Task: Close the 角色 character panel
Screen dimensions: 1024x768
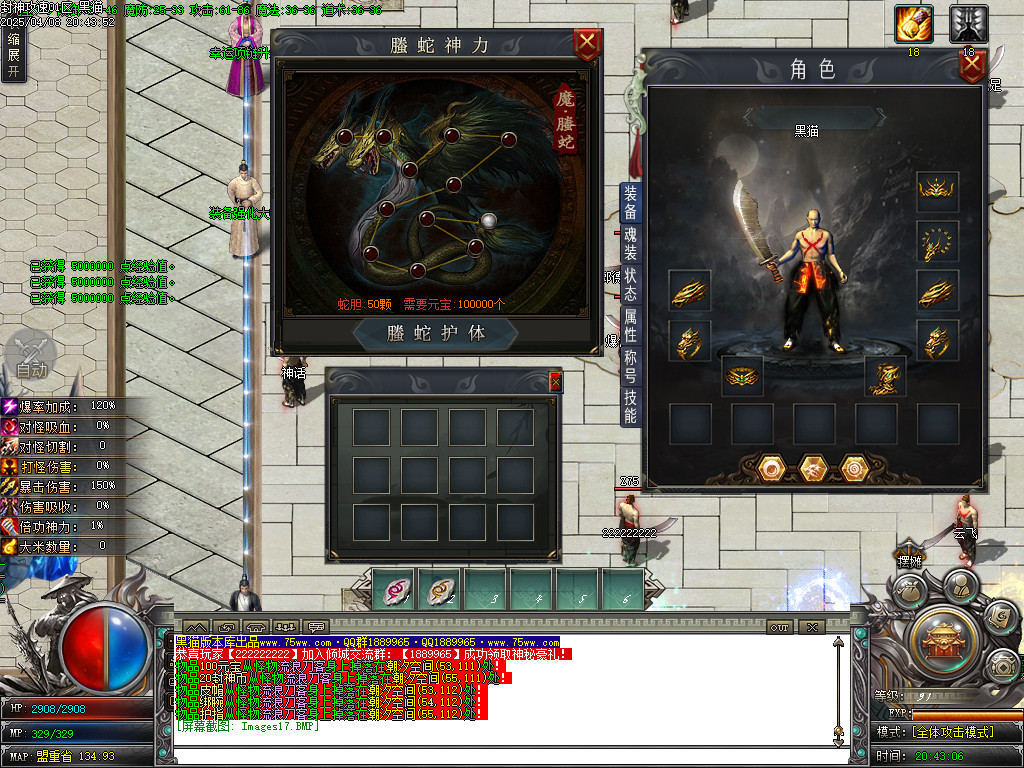Action: (x=972, y=67)
